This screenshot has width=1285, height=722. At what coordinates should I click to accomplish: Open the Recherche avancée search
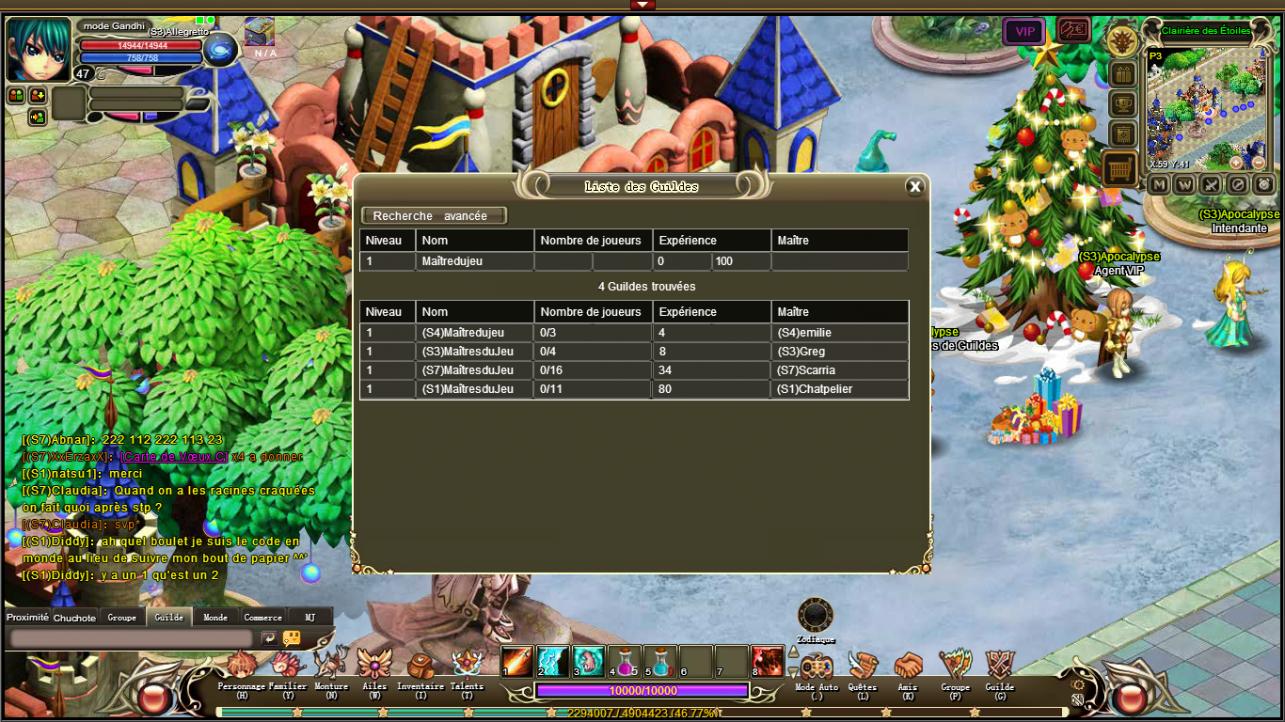pyautogui.click(x=434, y=216)
